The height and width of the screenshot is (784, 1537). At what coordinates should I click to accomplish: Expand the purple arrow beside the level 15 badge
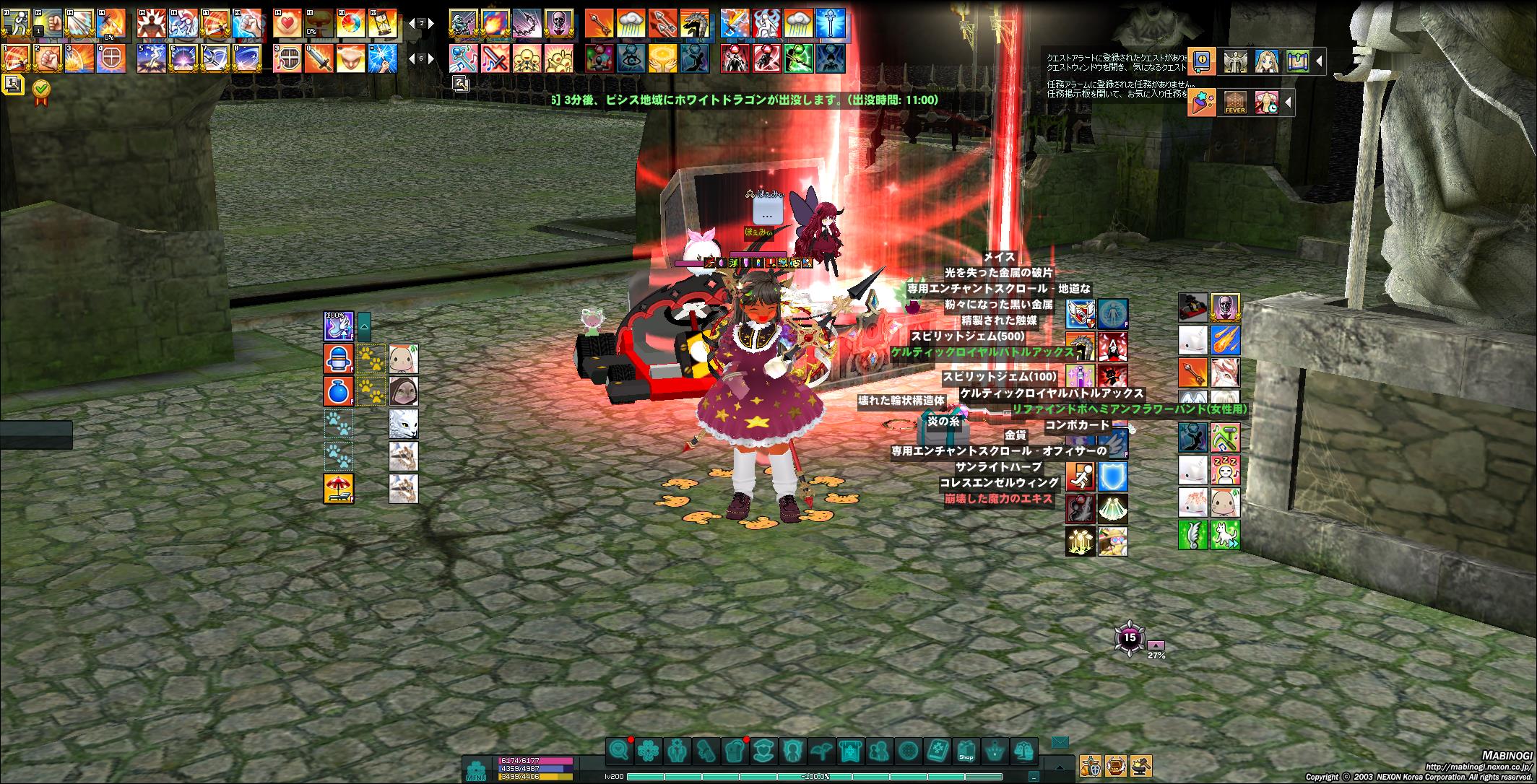pyautogui.click(x=1156, y=645)
